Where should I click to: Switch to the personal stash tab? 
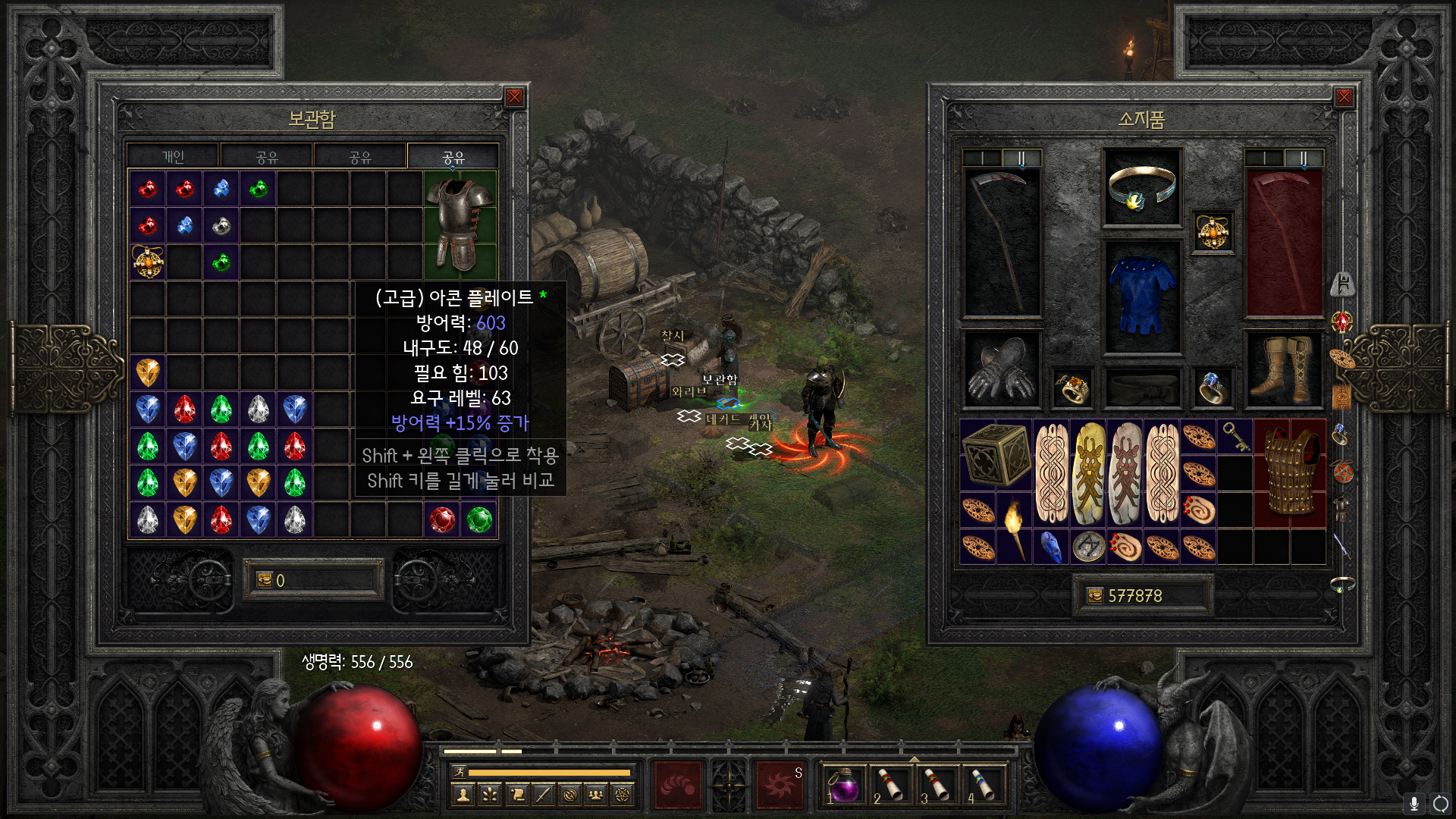tap(173, 156)
